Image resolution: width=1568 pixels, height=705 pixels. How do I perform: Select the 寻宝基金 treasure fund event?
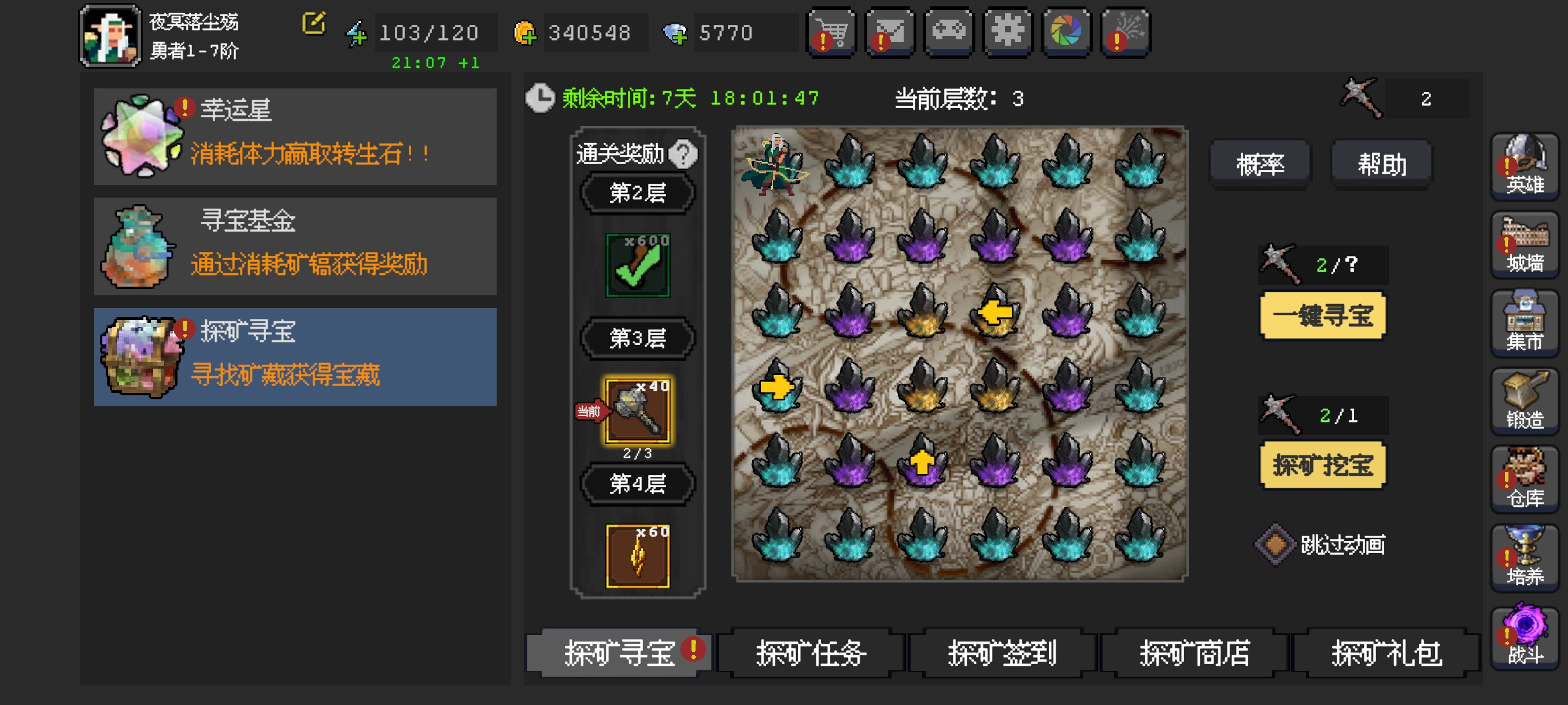(295, 246)
